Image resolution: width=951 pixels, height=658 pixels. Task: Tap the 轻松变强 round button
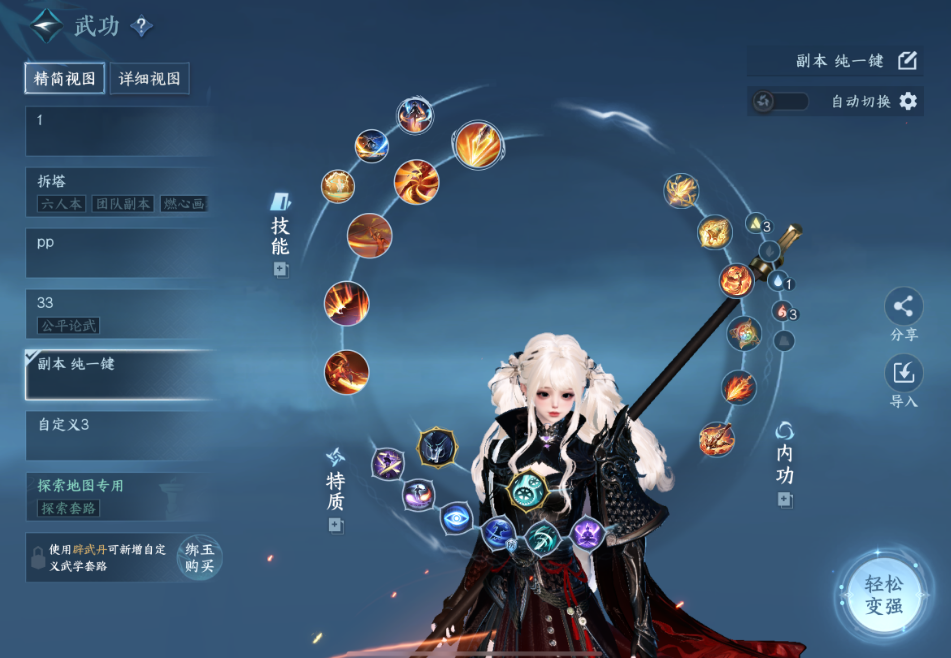tap(884, 595)
